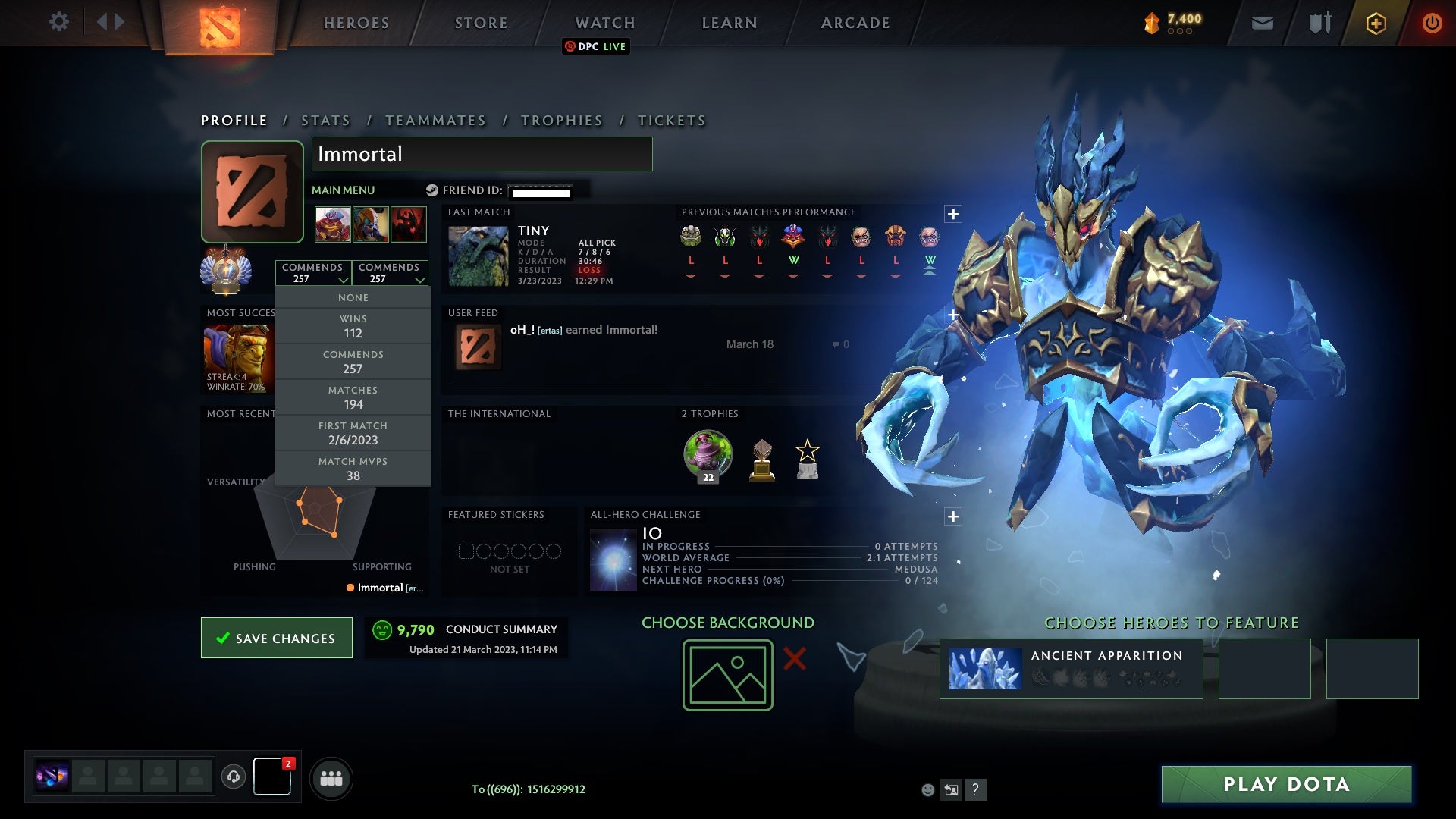The width and height of the screenshot is (1456, 819).
Task: Switch to the STATS tab
Action: point(324,120)
